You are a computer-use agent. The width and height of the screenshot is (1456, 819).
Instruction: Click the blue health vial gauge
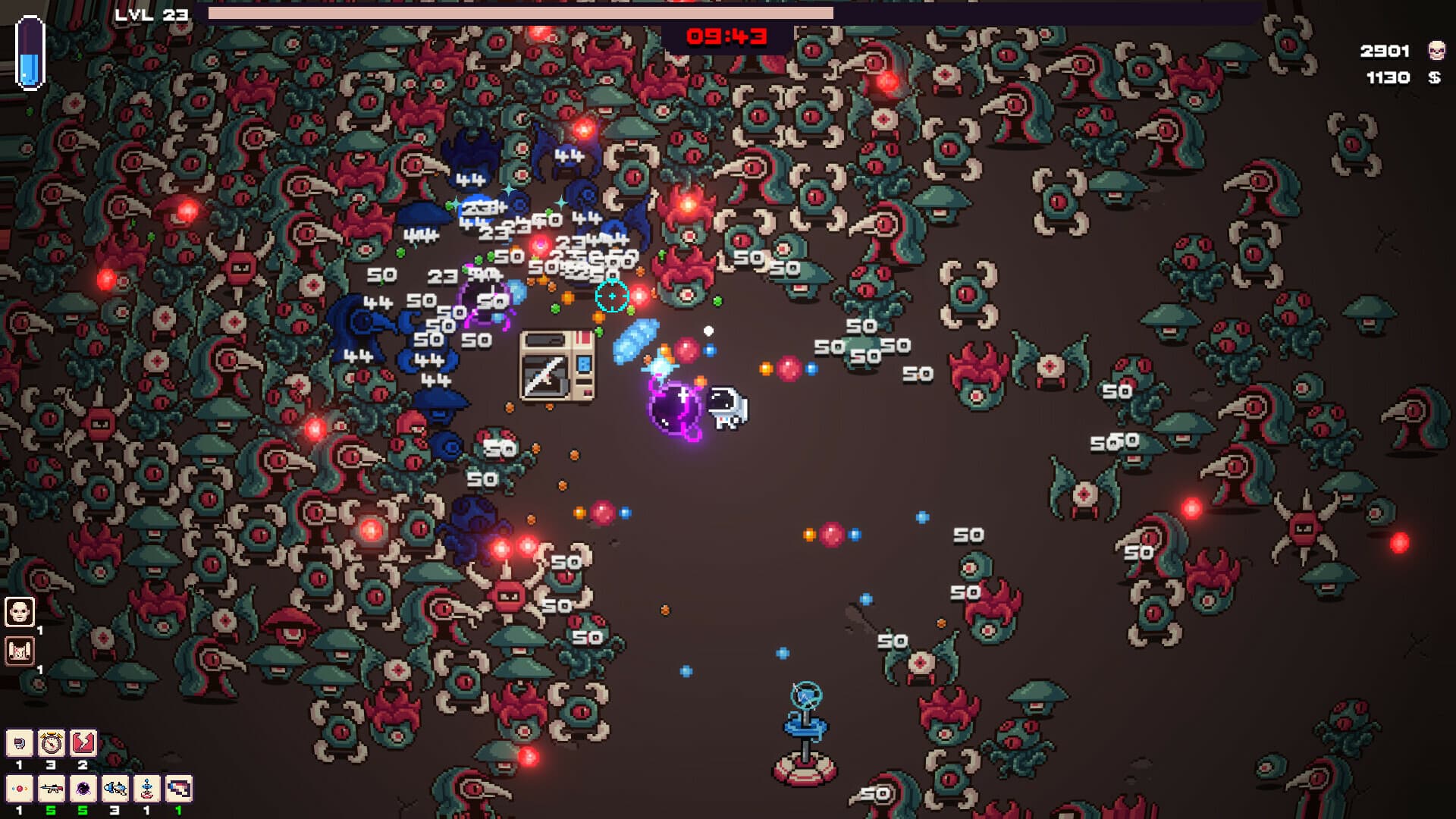pos(28,53)
